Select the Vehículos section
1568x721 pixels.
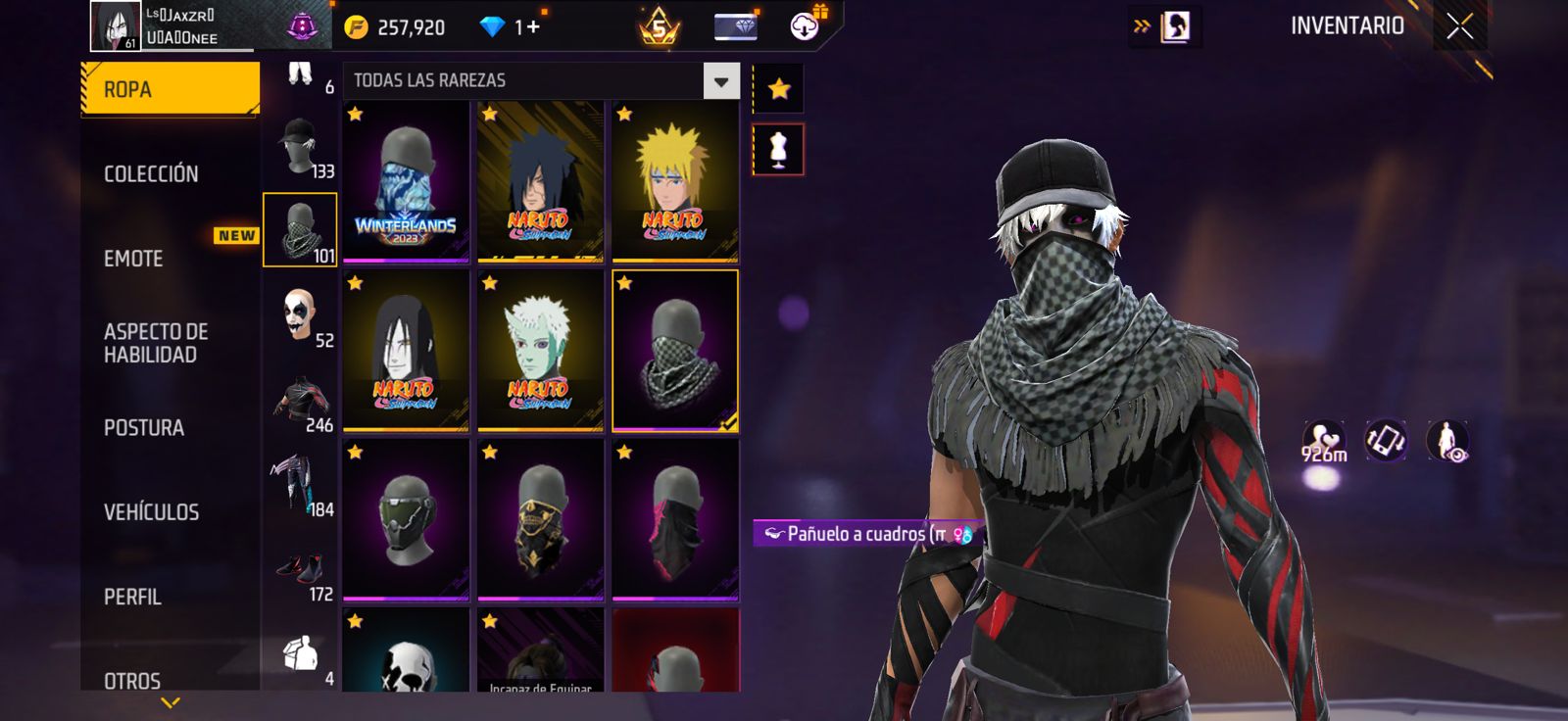click(x=152, y=512)
